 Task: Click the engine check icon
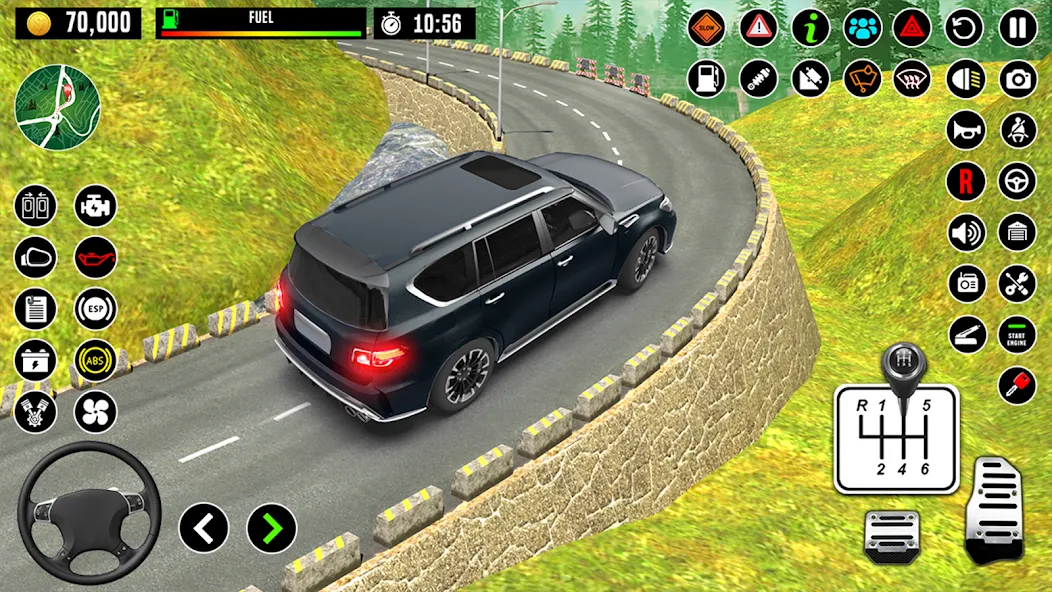[x=96, y=206]
